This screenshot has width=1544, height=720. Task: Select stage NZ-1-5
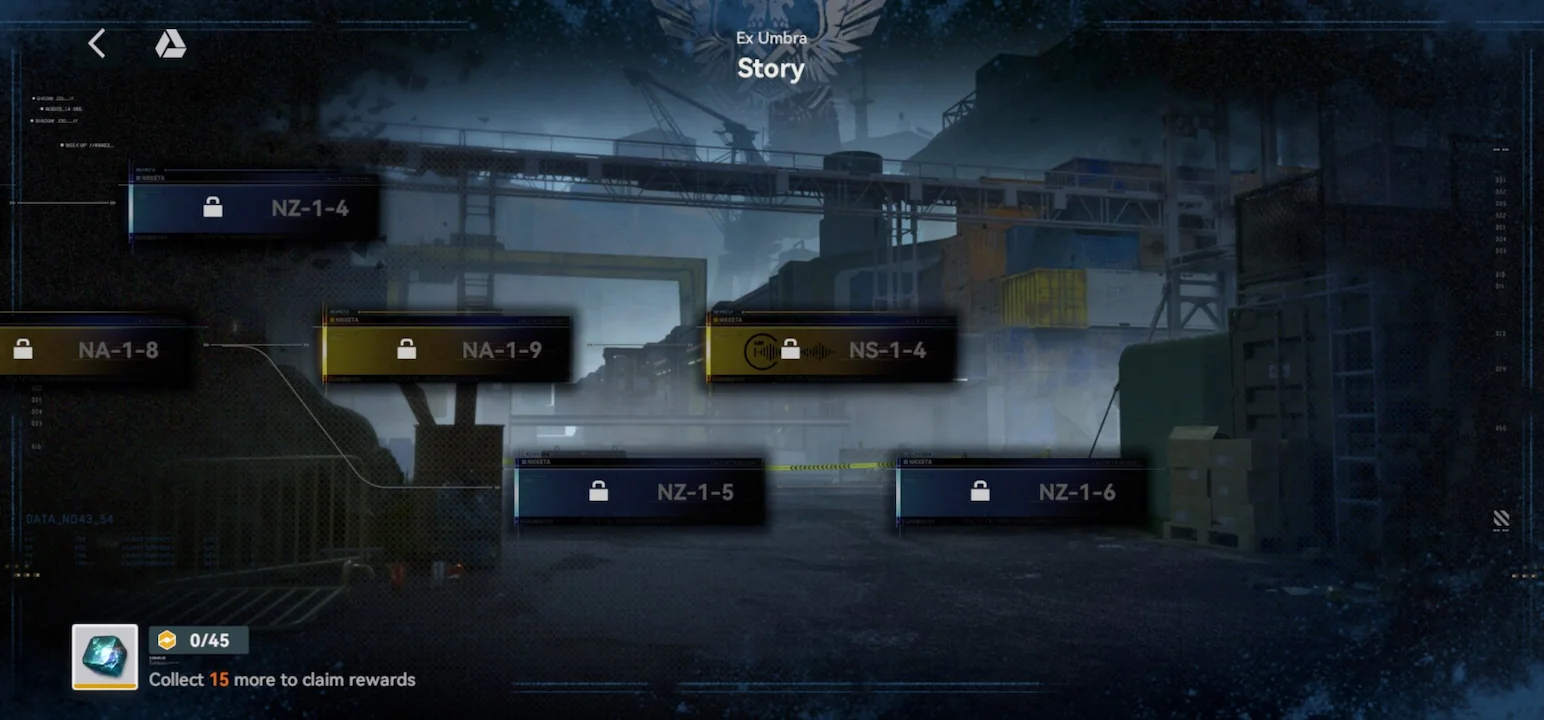coord(640,492)
